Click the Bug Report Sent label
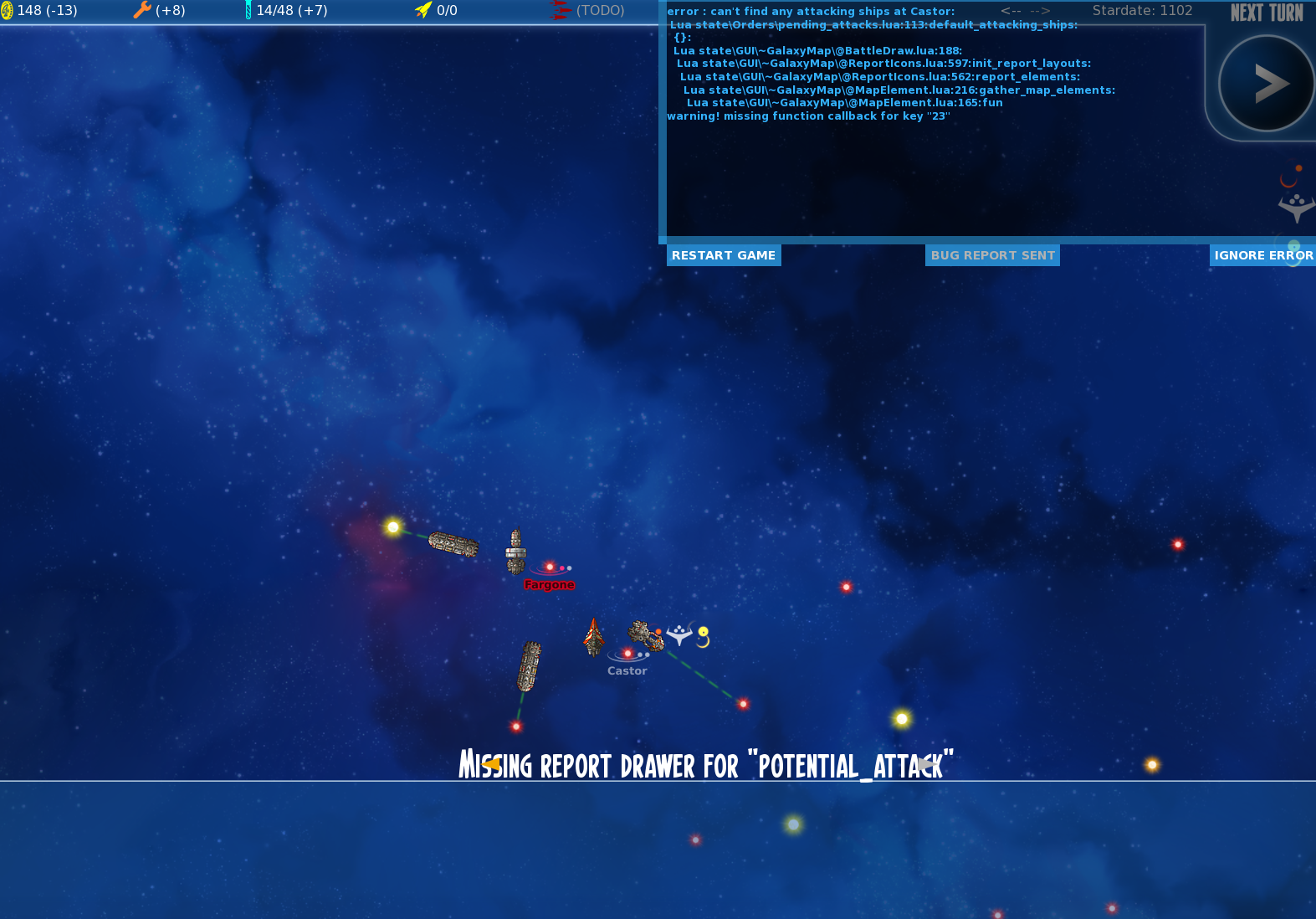The height and width of the screenshot is (919, 1316). pyautogui.click(x=992, y=255)
